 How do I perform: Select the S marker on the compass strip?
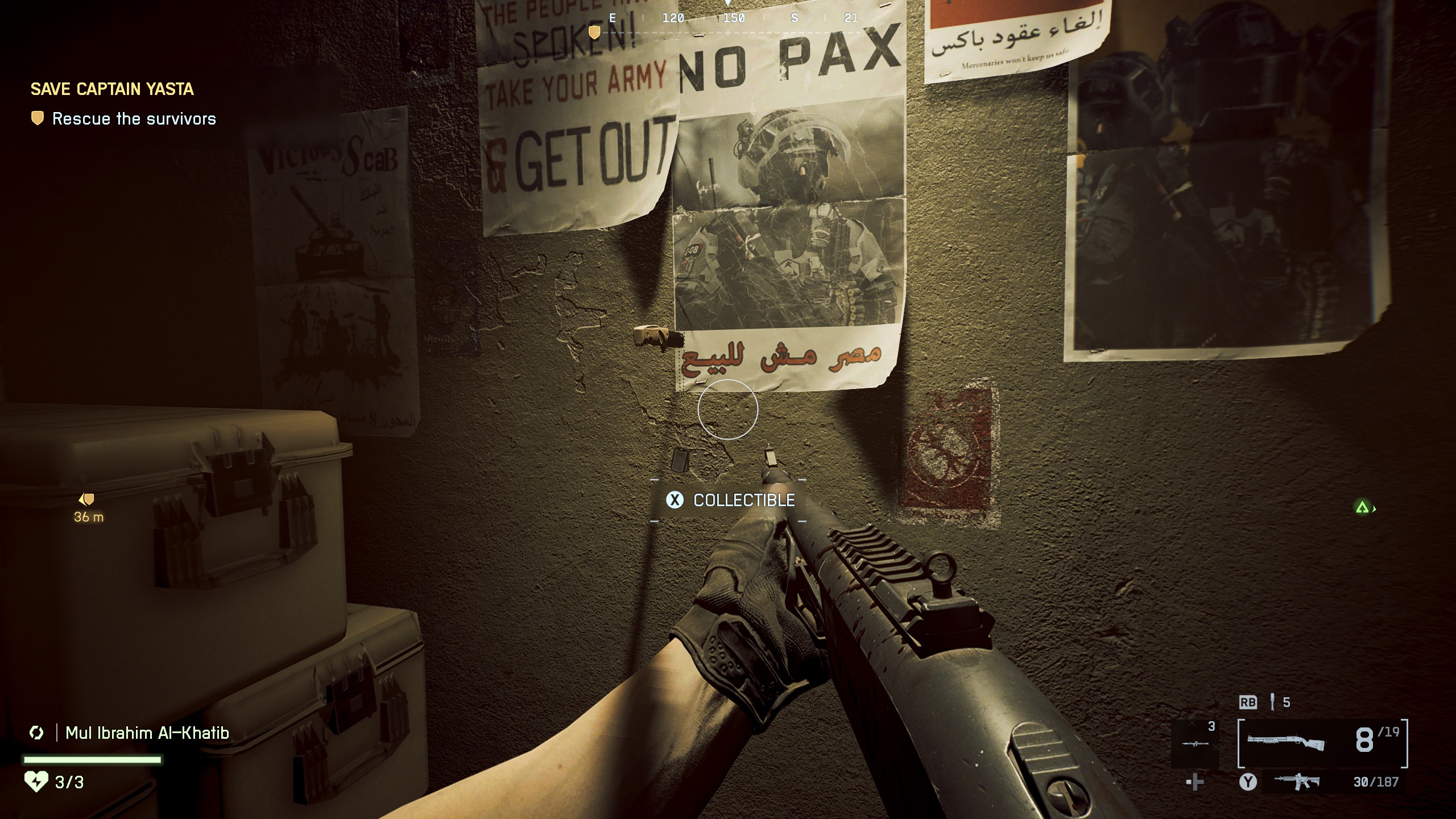point(796,18)
